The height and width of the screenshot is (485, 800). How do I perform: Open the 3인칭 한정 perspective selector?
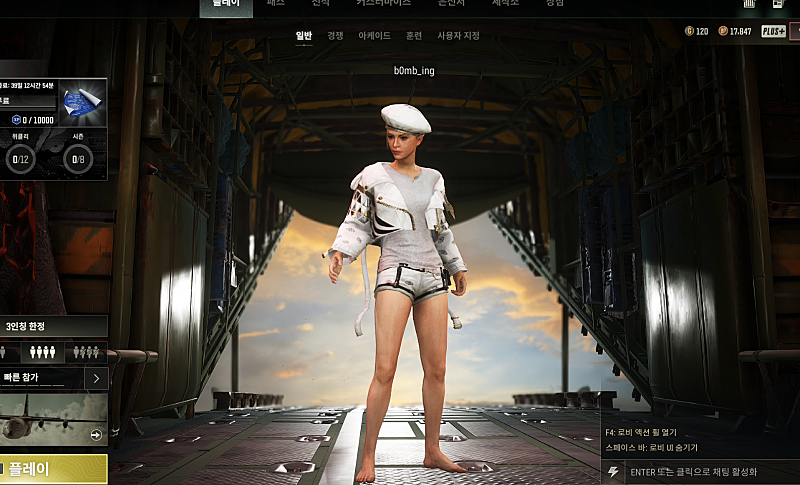tap(50, 327)
